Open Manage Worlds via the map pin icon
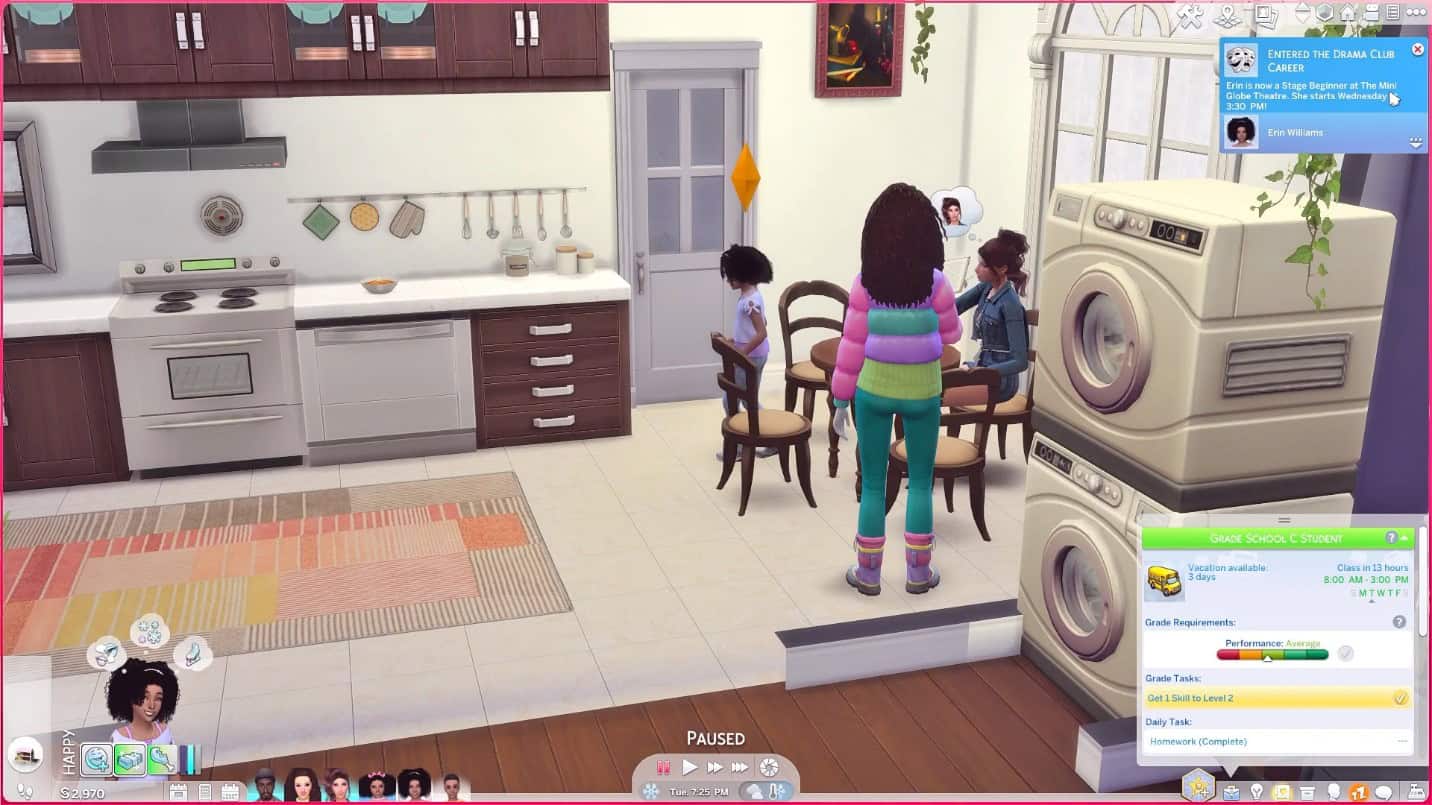This screenshot has width=1432, height=805. tap(1228, 13)
